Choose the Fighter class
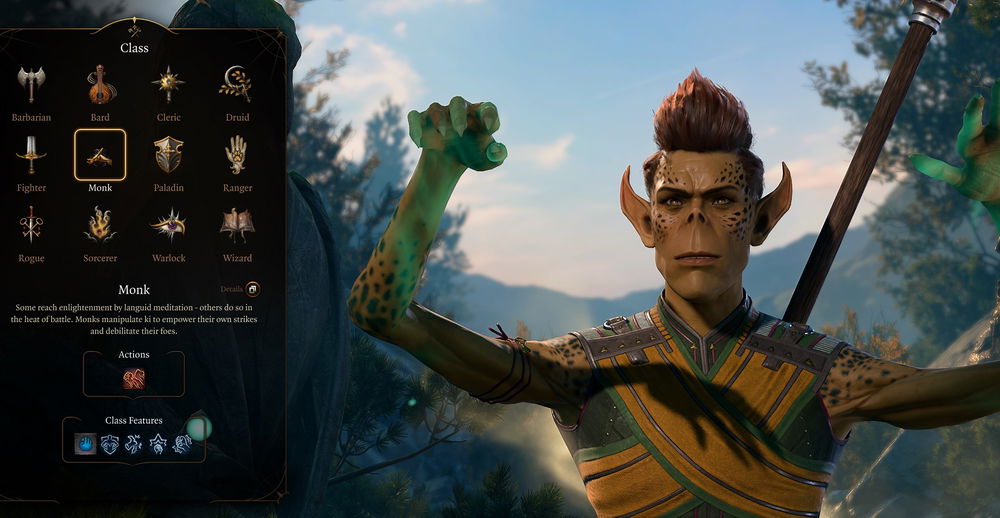This screenshot has height=518, width=1000. (32, 156)
